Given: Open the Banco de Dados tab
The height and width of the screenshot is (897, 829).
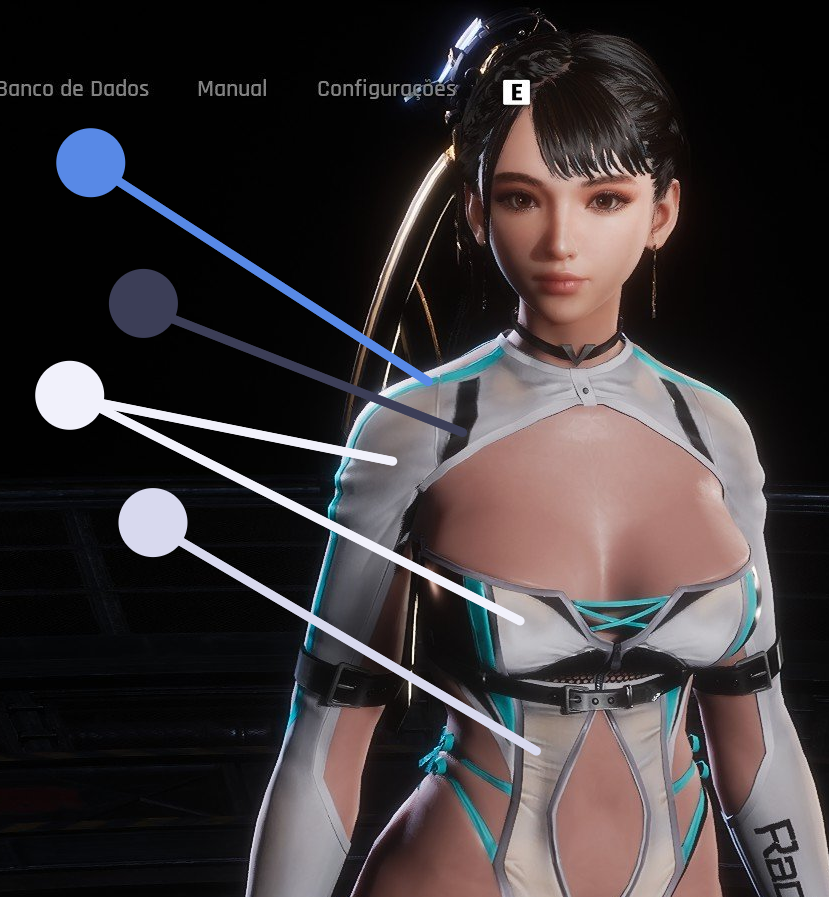Looking at the screenshot, I should [74, 89].
